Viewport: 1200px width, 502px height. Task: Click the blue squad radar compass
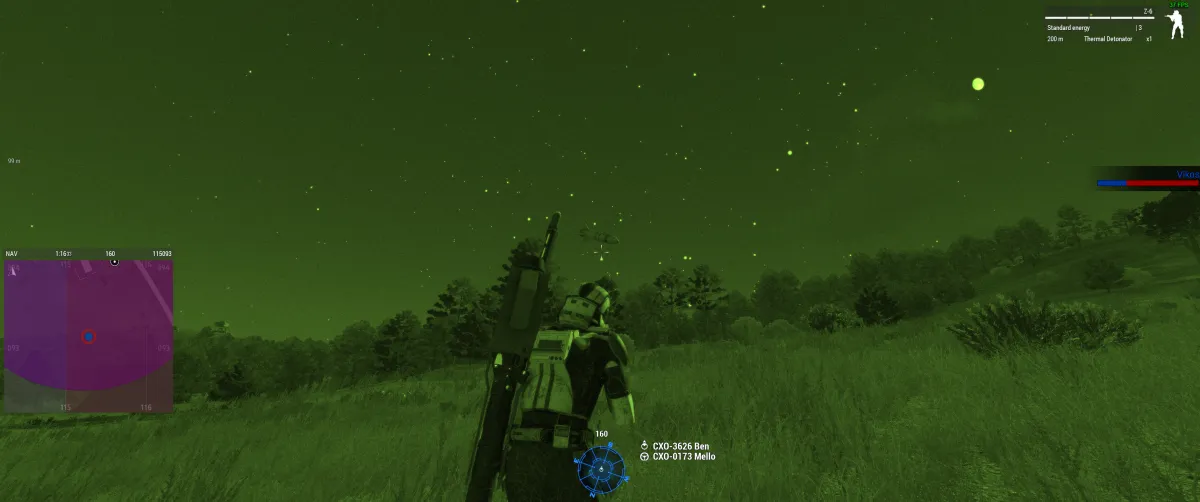(x=600, y=468)
